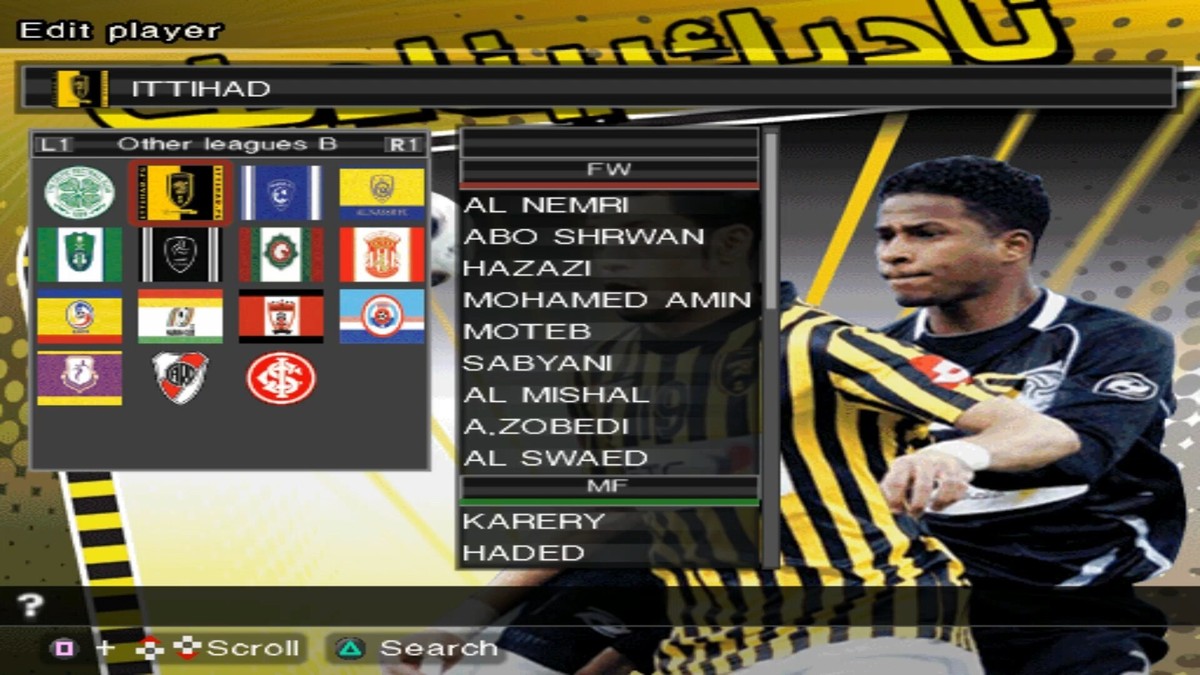Pick AL MISHAL from the forwards

(x=556, y=395)
